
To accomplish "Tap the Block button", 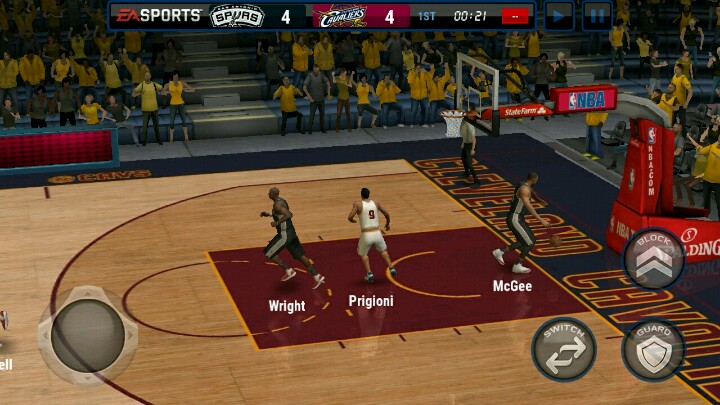I will point(654,258).
